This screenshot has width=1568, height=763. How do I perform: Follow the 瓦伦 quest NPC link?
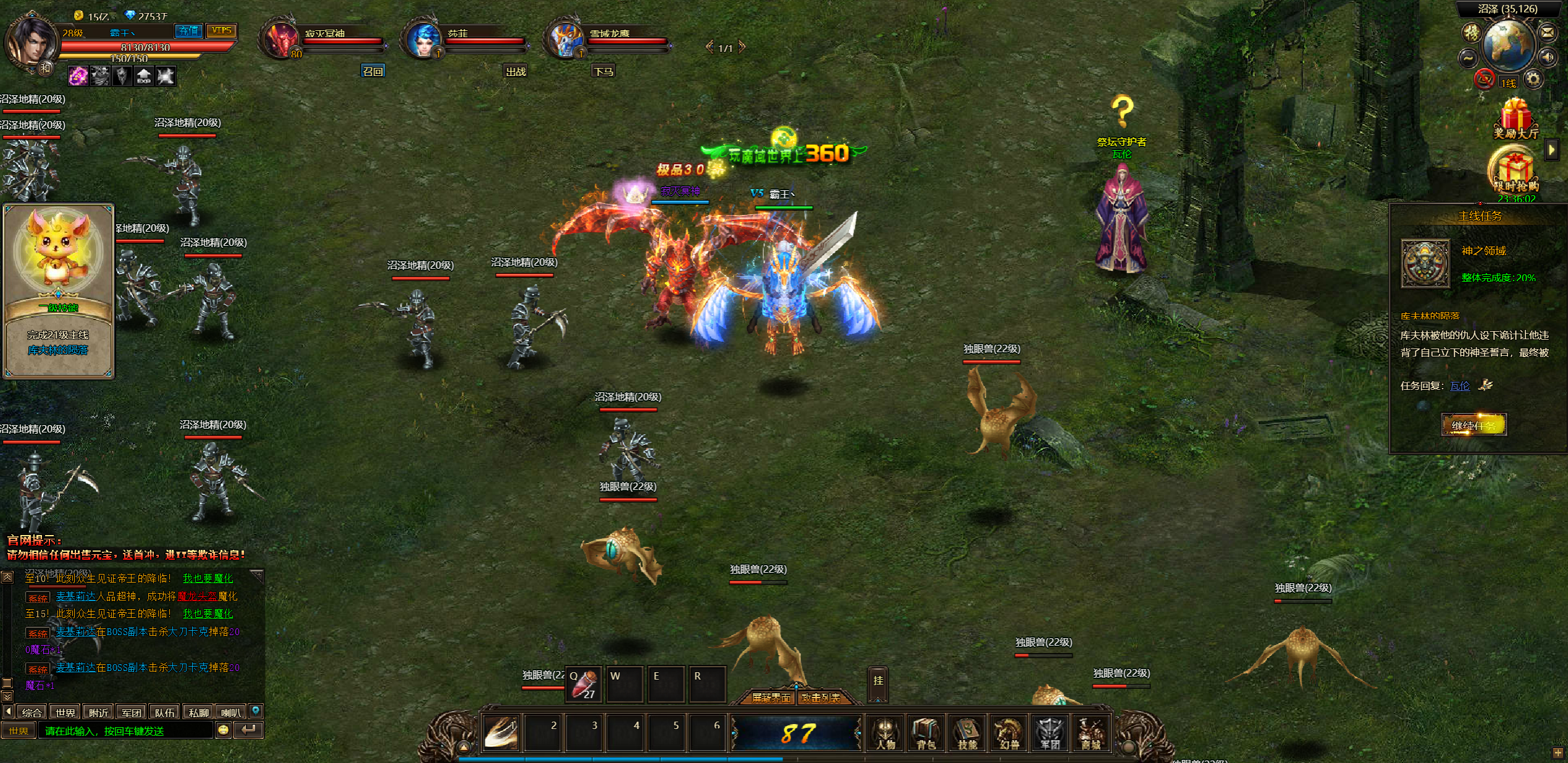tap(1459, 386)
